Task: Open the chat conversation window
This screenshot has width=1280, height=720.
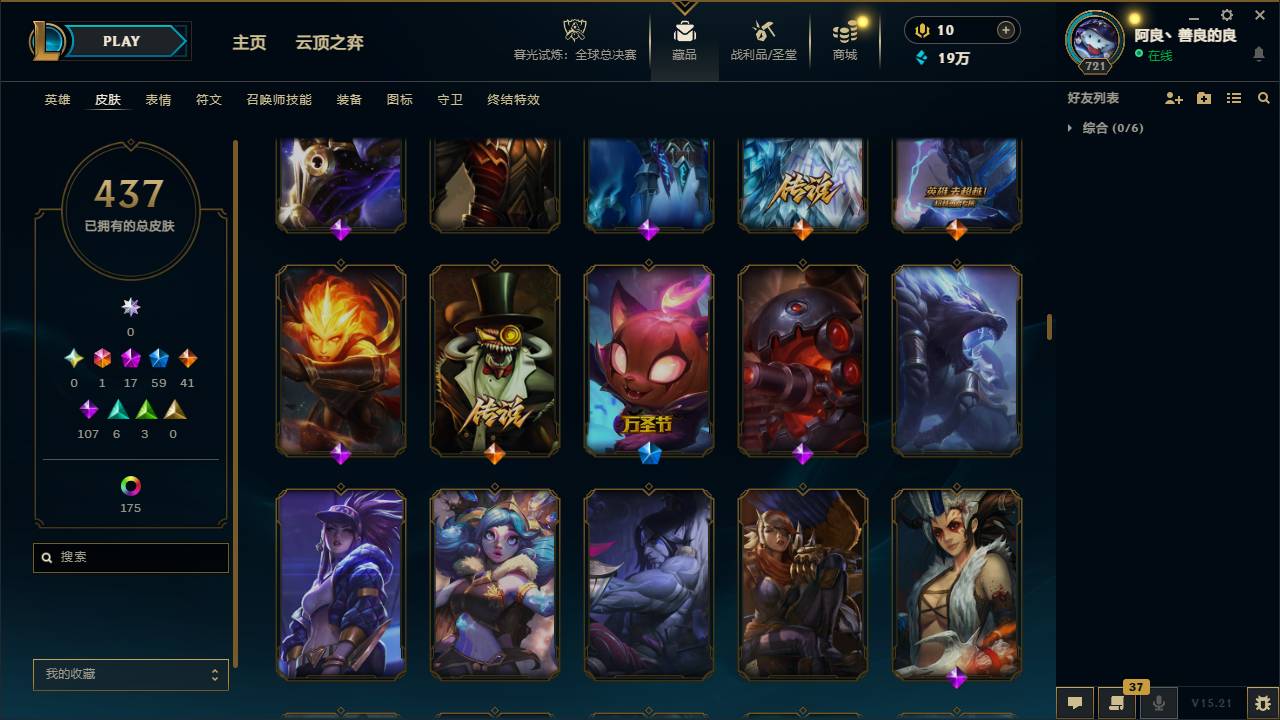Action: 1074,701
